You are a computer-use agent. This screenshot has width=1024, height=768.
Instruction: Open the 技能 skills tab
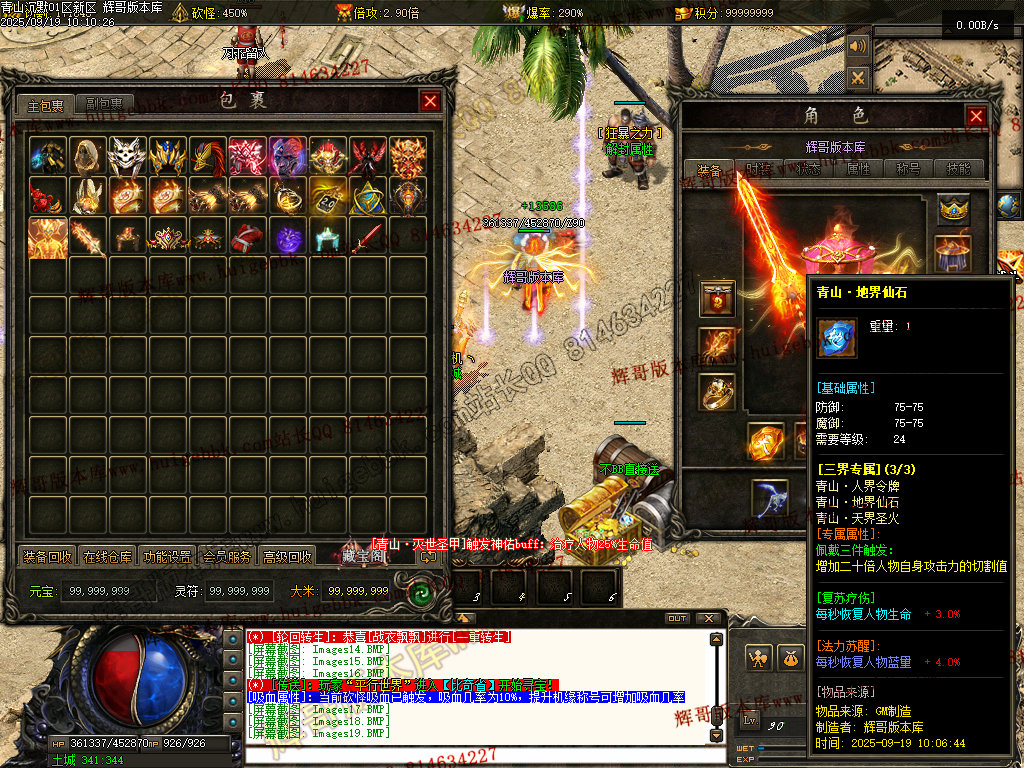coord(959,170)
